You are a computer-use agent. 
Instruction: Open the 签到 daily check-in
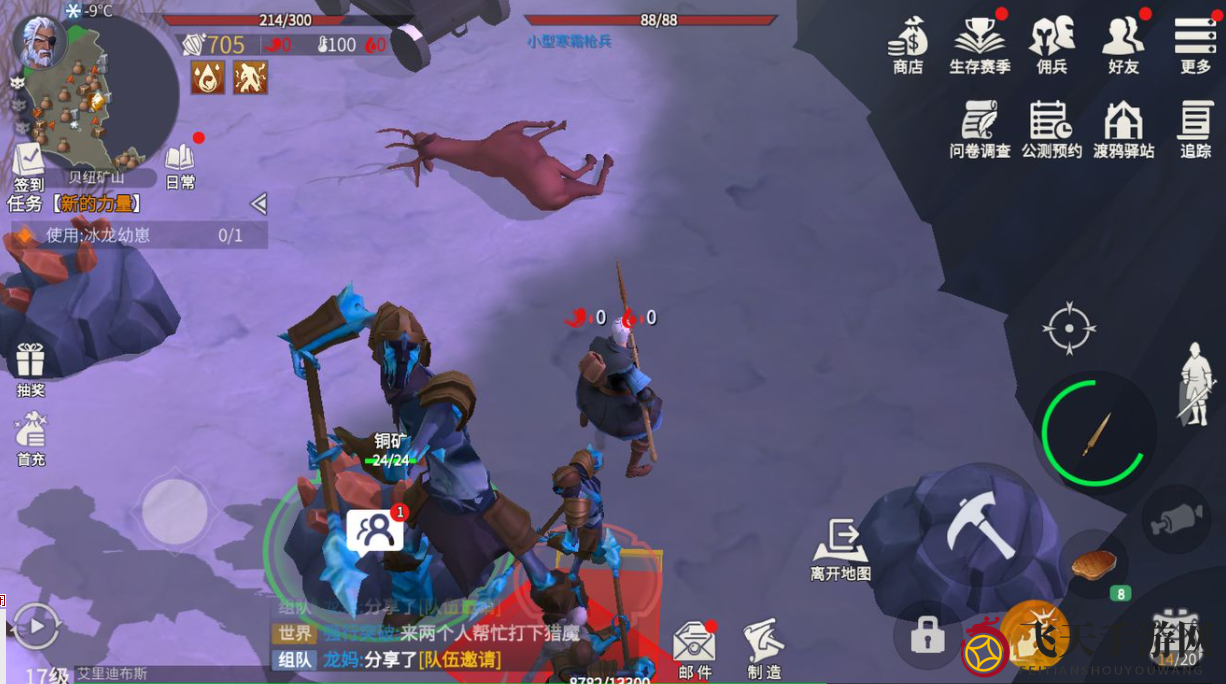[28, 165]
